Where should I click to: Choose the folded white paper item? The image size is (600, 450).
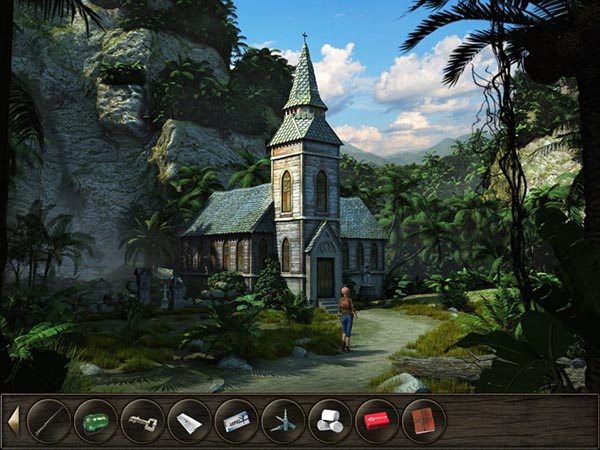189,421
